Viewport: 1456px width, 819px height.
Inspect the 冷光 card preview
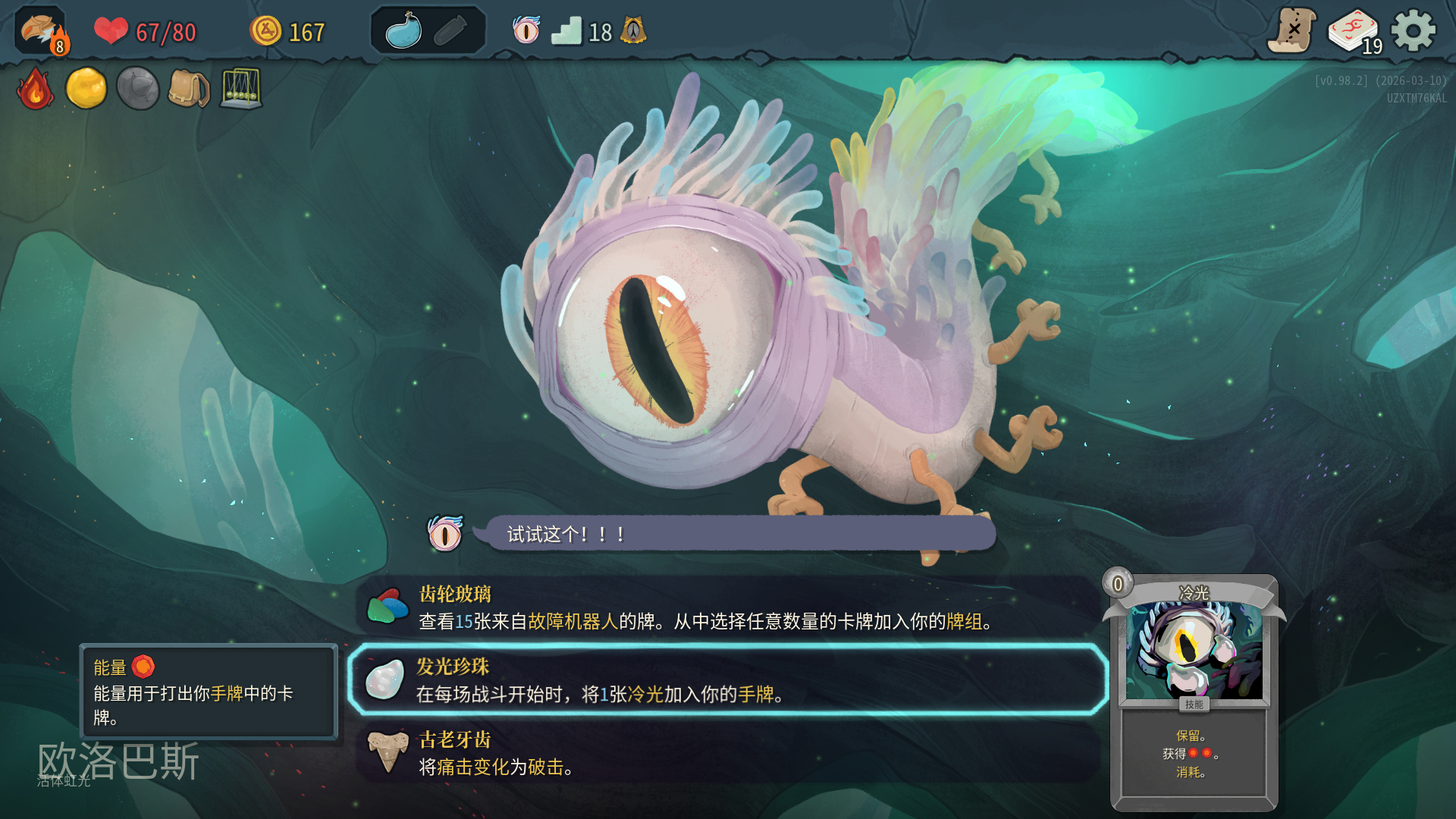click(x=1194, y=692)
